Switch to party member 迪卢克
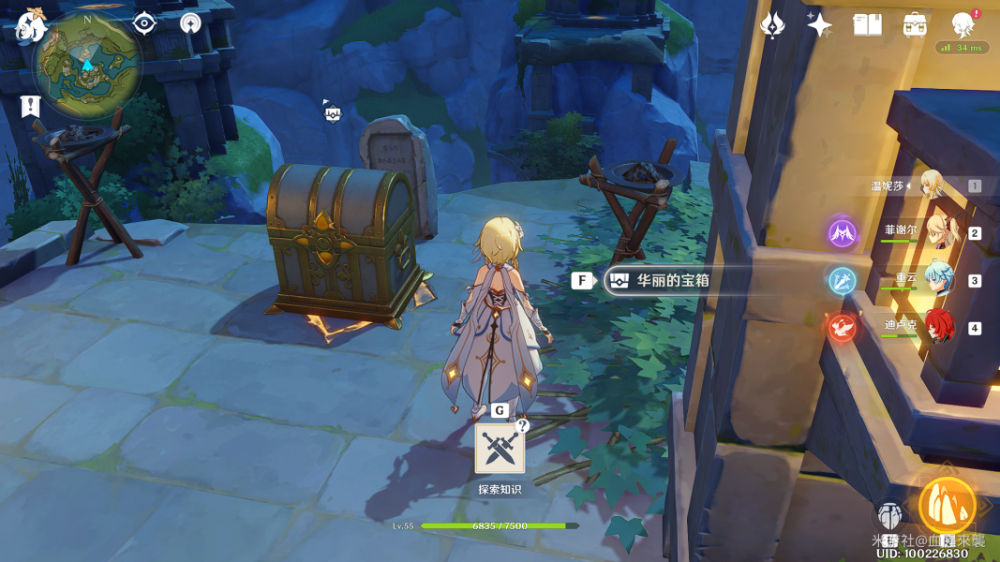1000x562 pixels. coord(939,326)
